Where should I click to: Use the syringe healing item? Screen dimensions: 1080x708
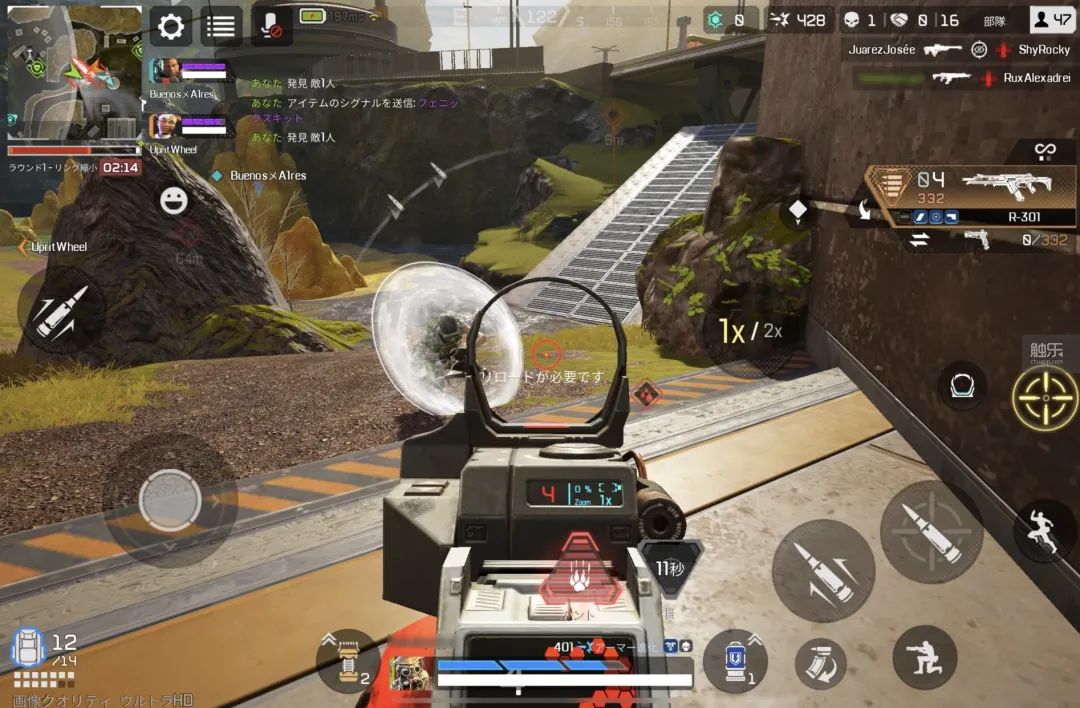[x=348, y=661]
